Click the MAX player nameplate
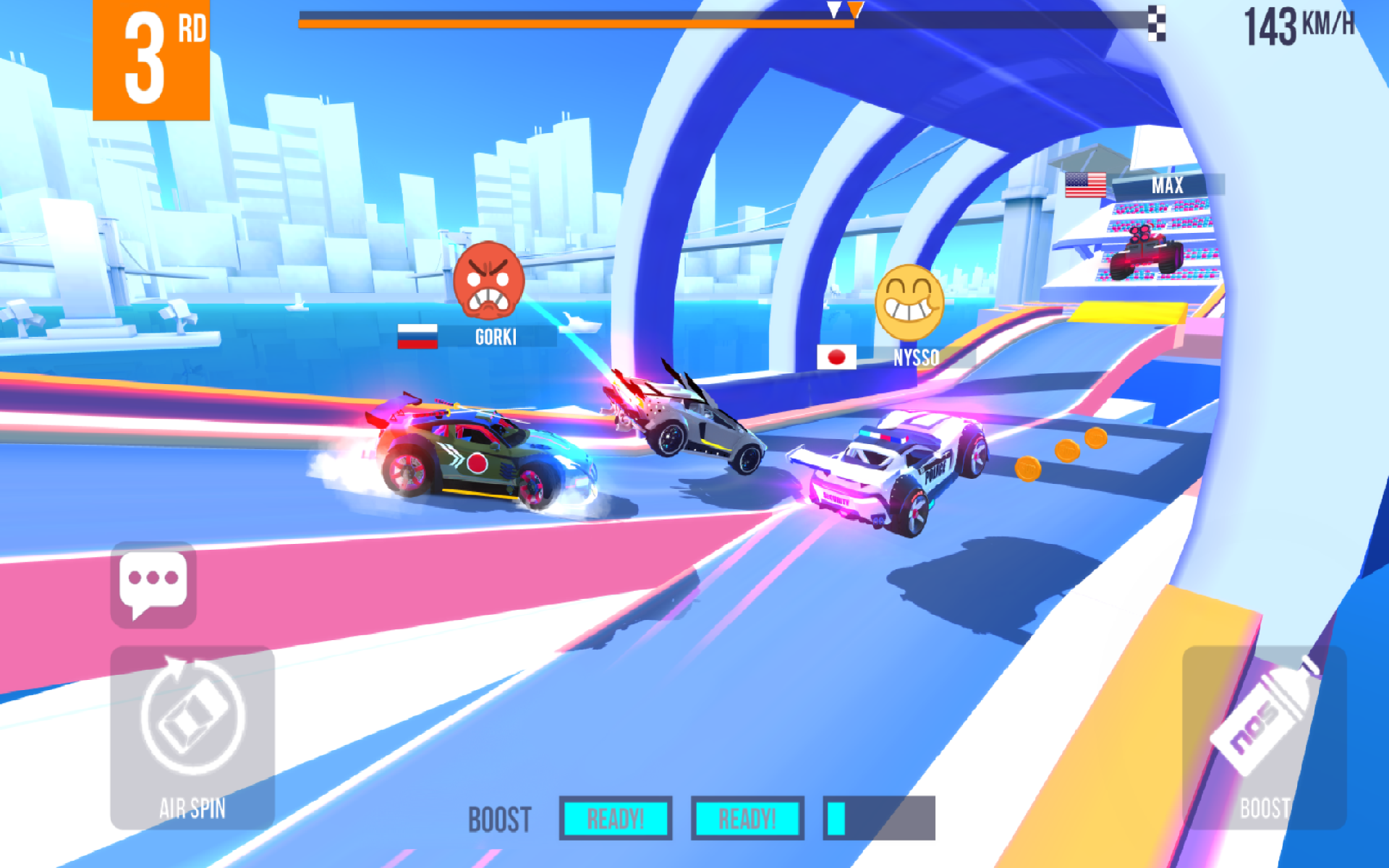 1169,186
